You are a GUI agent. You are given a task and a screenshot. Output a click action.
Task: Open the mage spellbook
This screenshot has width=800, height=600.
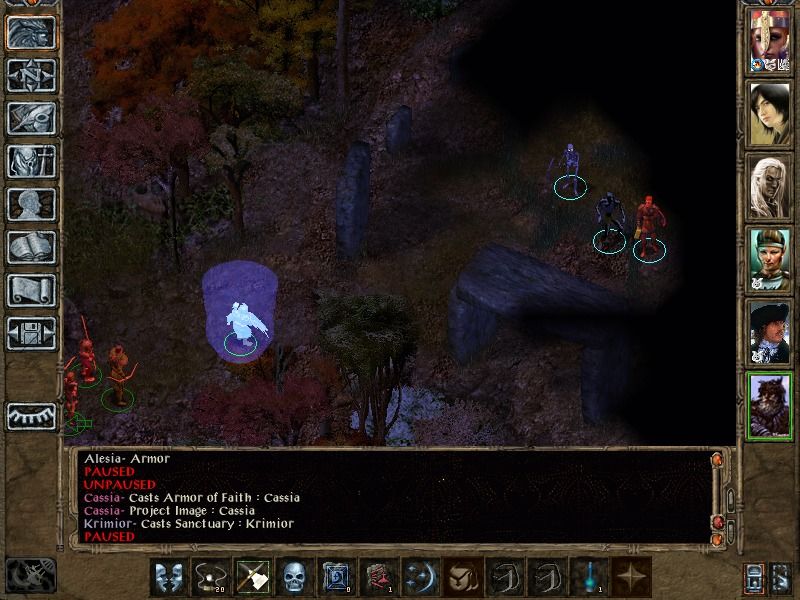coord(31,247)
